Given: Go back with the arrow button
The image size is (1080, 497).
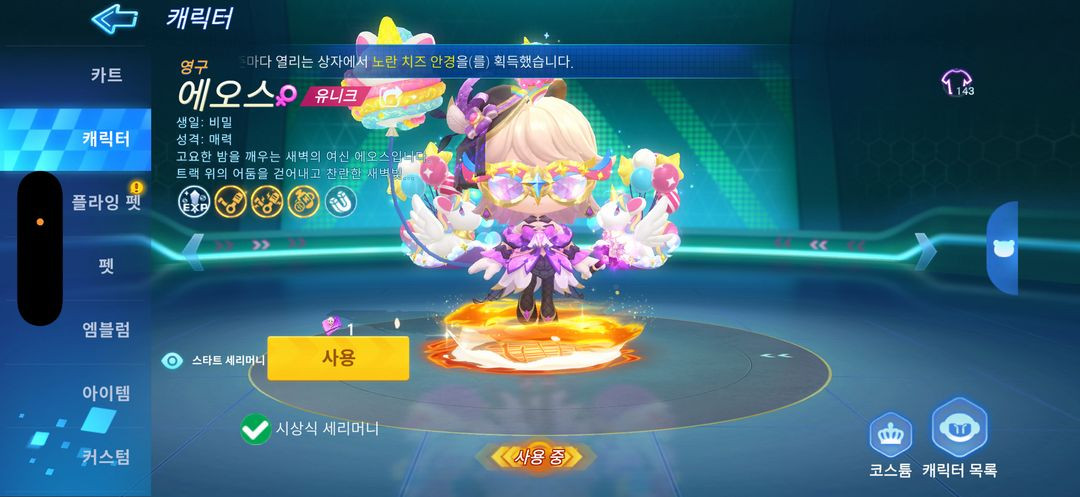Looking at the screenshot, I should 114,18.
